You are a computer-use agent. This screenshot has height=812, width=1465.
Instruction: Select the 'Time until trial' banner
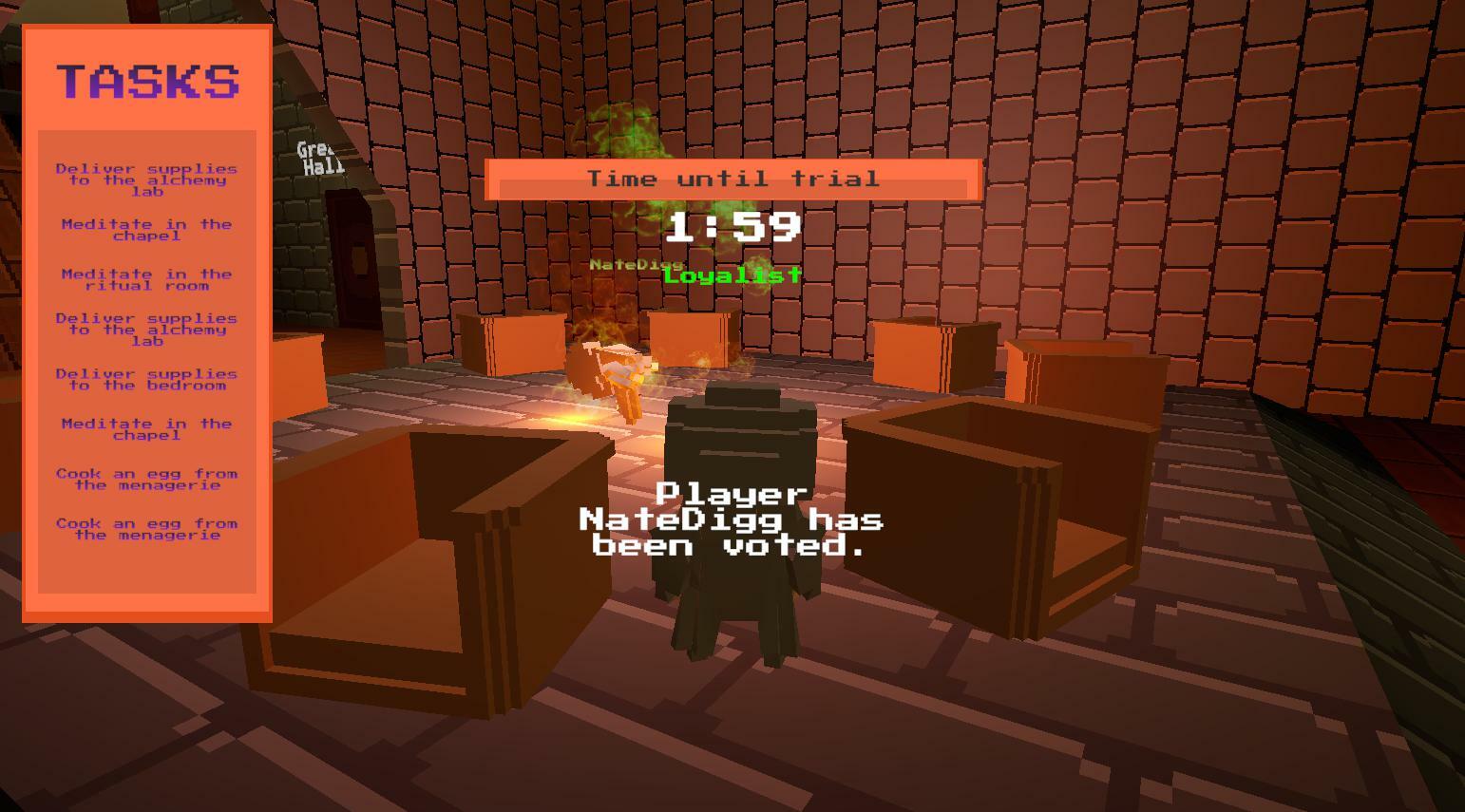(732, 179)
